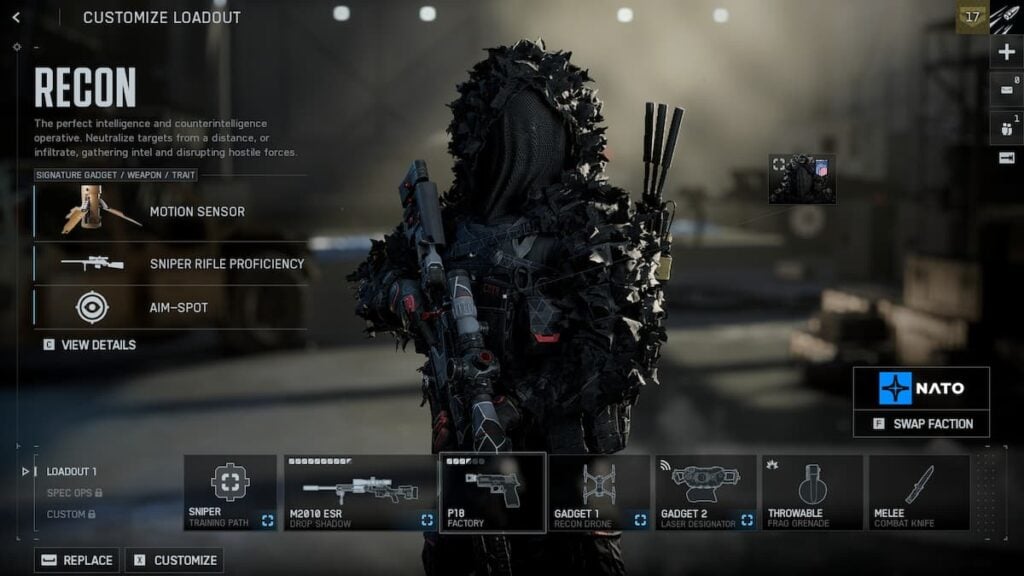Open the Gadget 2 Laser Designator slot
Image resolution: width=1024 pixels, height=576 pixels.
point(706,492)
